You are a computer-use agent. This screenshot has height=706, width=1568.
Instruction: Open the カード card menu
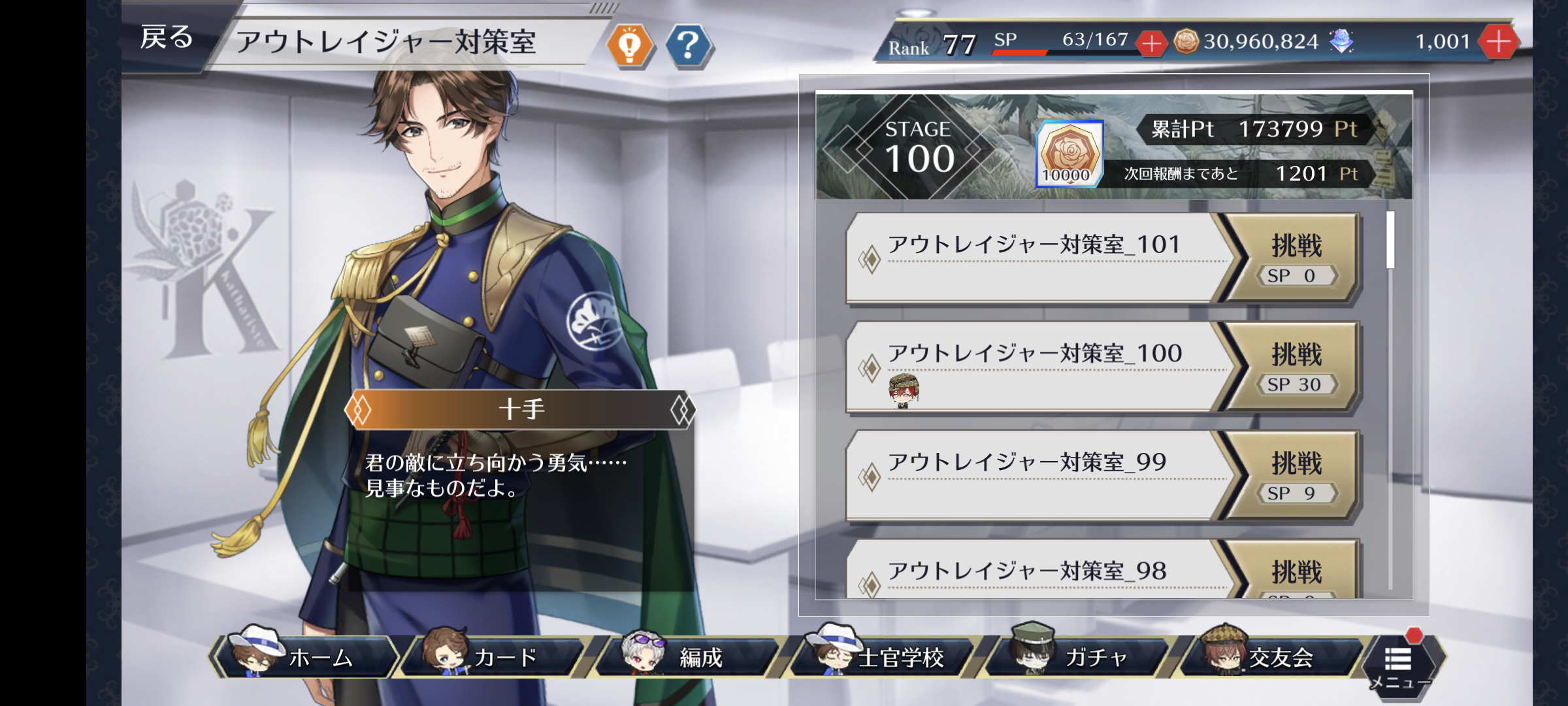click(x=493, y=656)
